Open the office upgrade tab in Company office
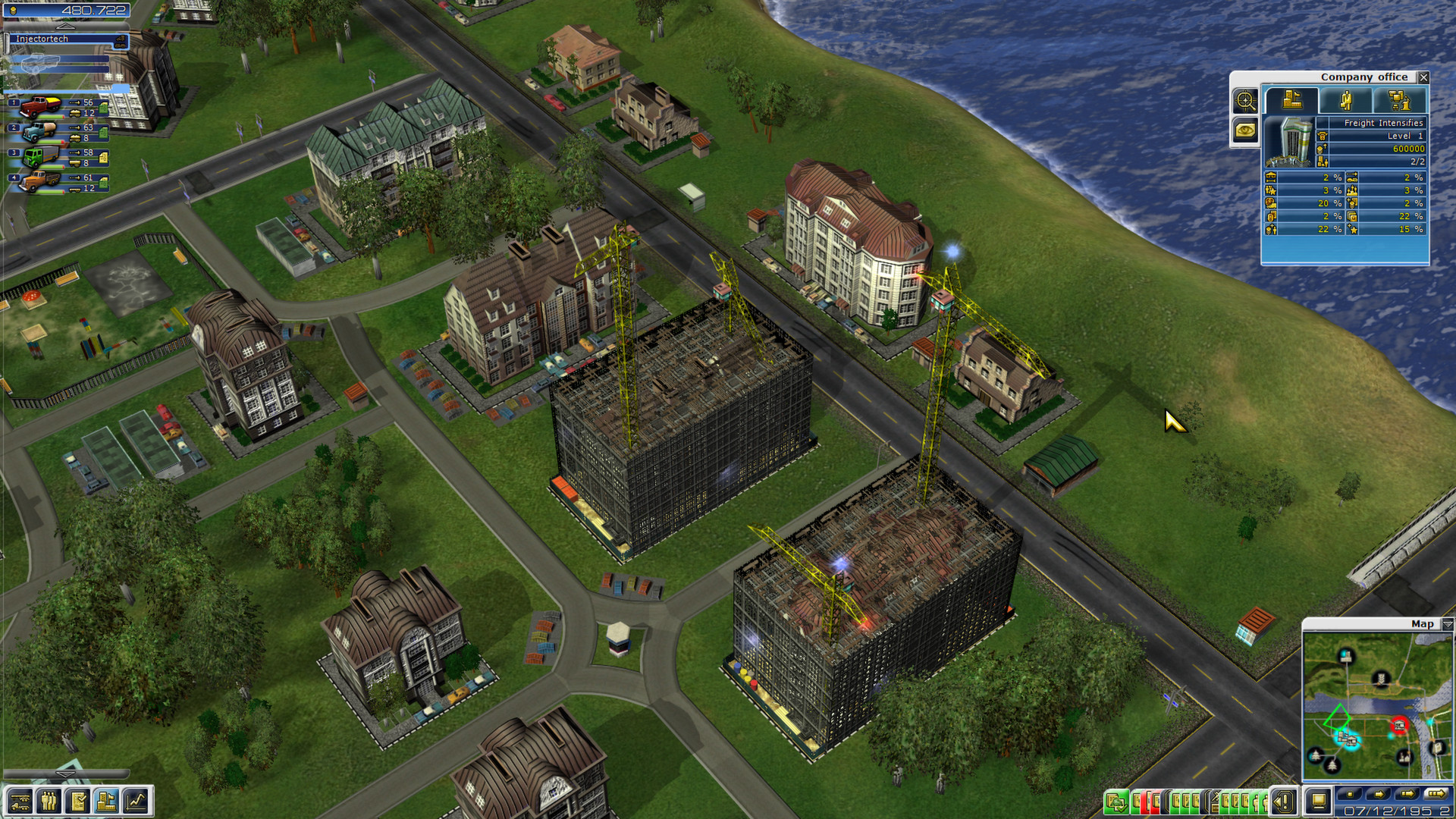The width and height of the screenshot is (1456, 819). pyautogui.click(x=1399, y=100)
